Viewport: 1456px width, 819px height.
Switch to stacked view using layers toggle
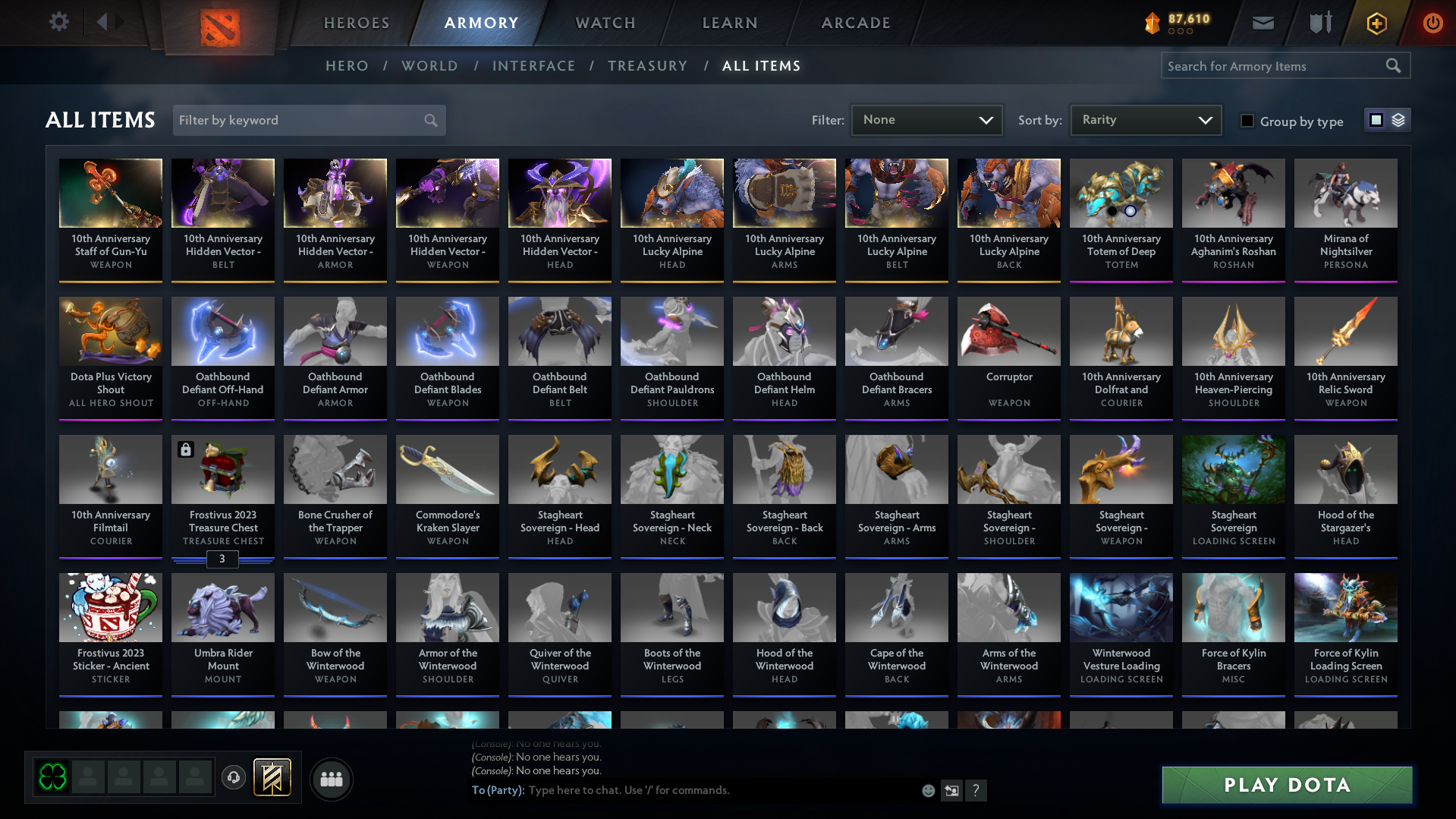pos(1397,120)
